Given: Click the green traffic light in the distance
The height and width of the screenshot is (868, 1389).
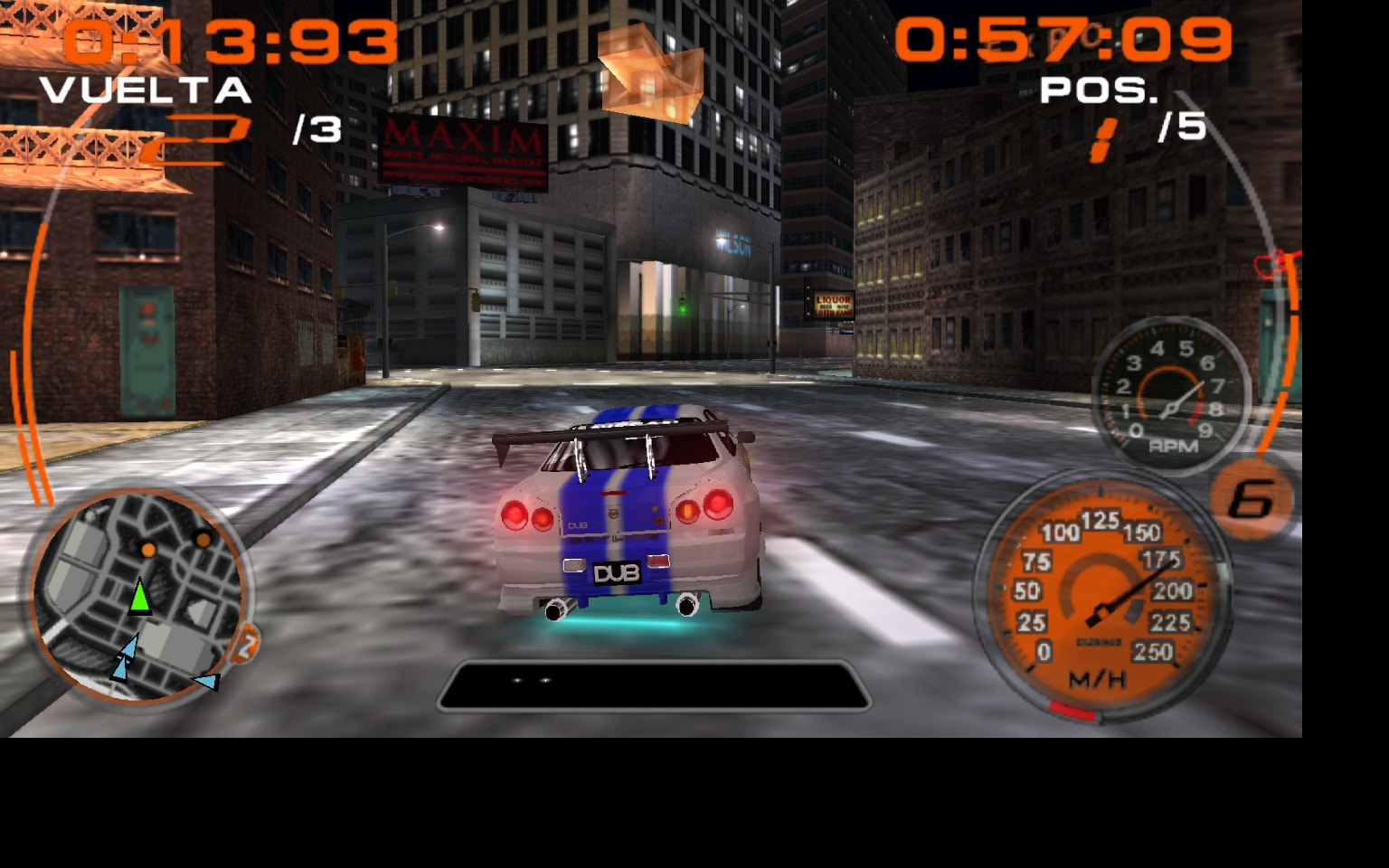Looking at the screenshot, I should (683, 312).
